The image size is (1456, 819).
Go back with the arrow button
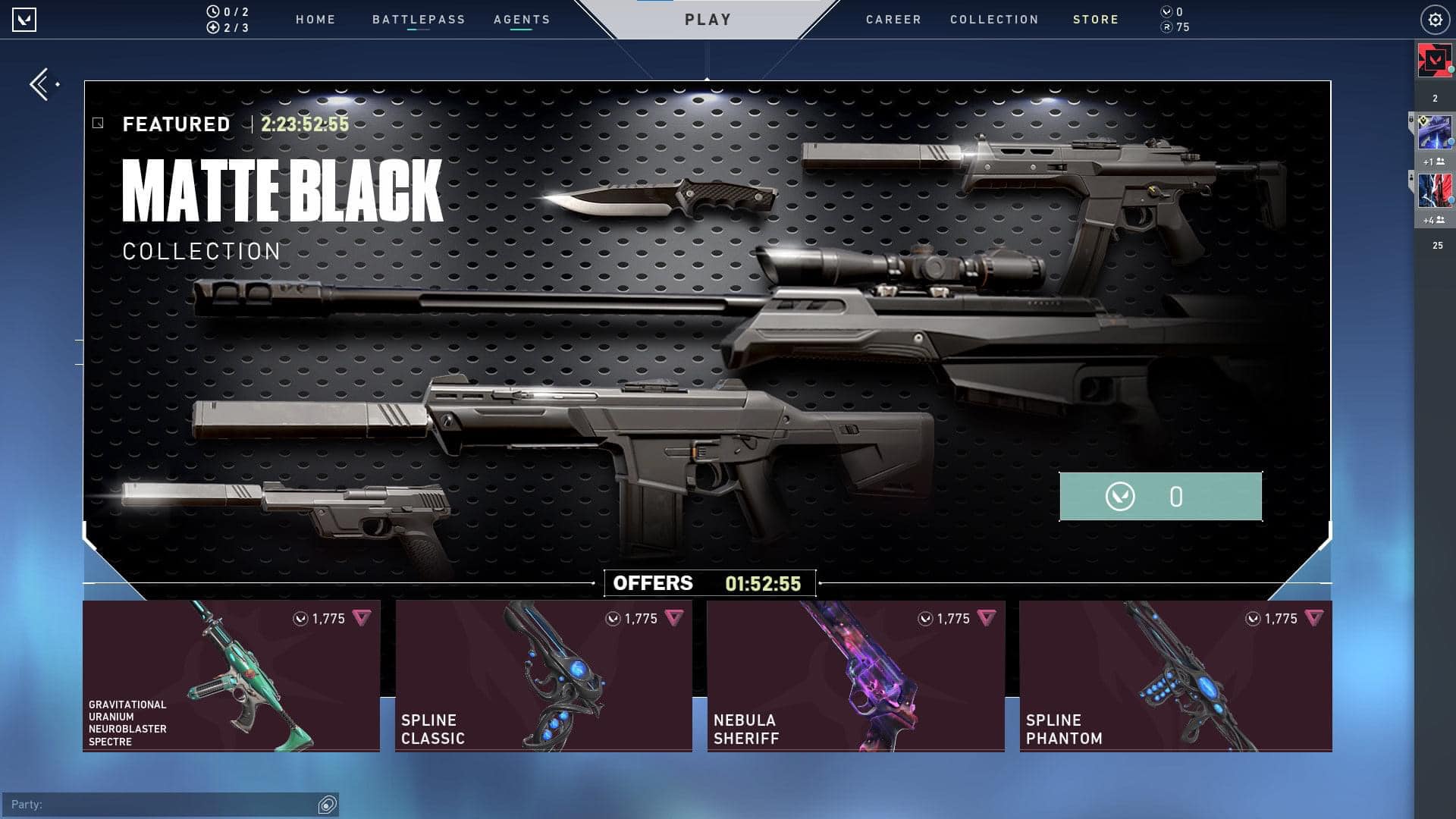[42, 84]
